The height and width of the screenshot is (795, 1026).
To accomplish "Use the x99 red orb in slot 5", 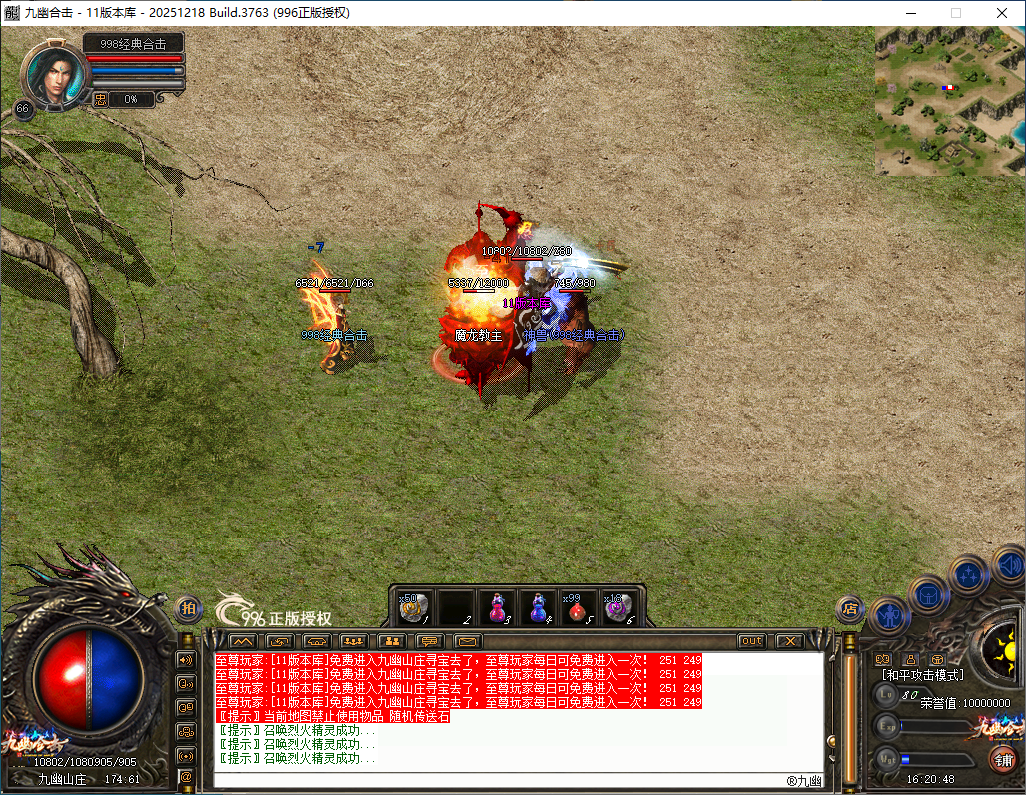I will (x=578, y=607).
